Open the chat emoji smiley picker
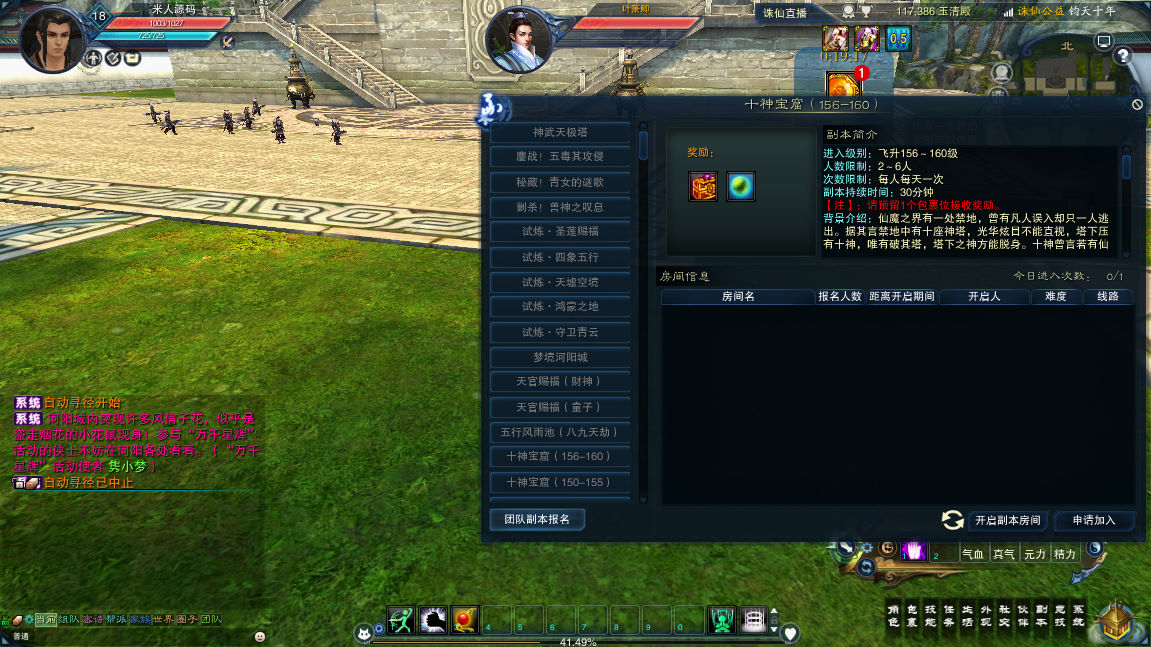 click(x=260, y=636)
